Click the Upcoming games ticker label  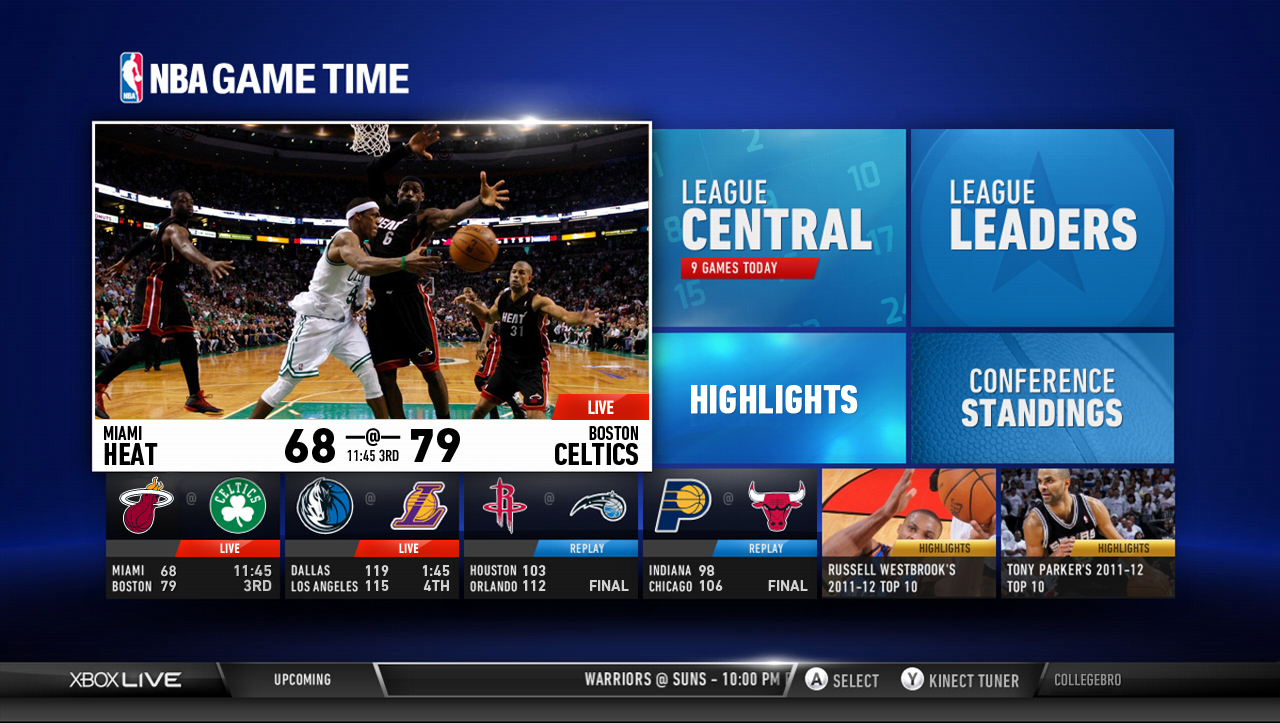tap(302, 680)
